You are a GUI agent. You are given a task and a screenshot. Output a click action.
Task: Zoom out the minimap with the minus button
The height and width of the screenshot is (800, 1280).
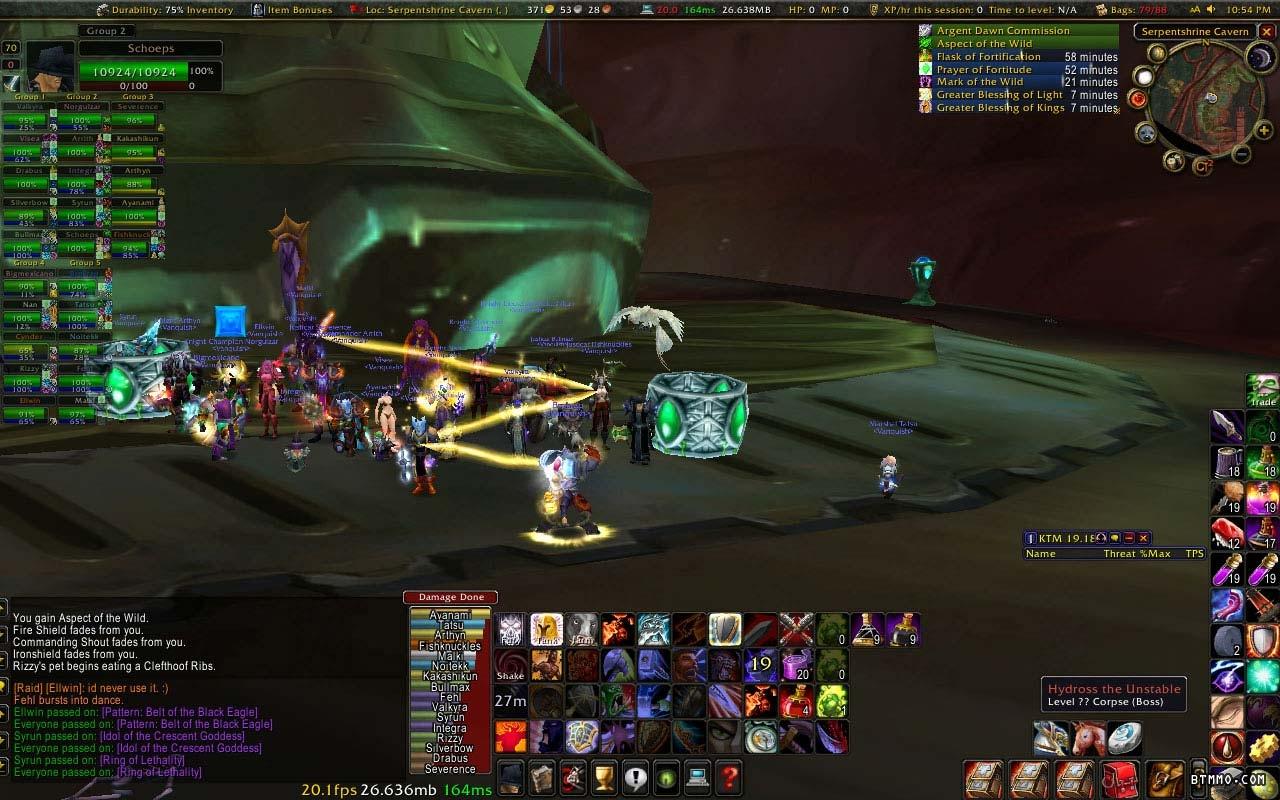pos(1241,154)
